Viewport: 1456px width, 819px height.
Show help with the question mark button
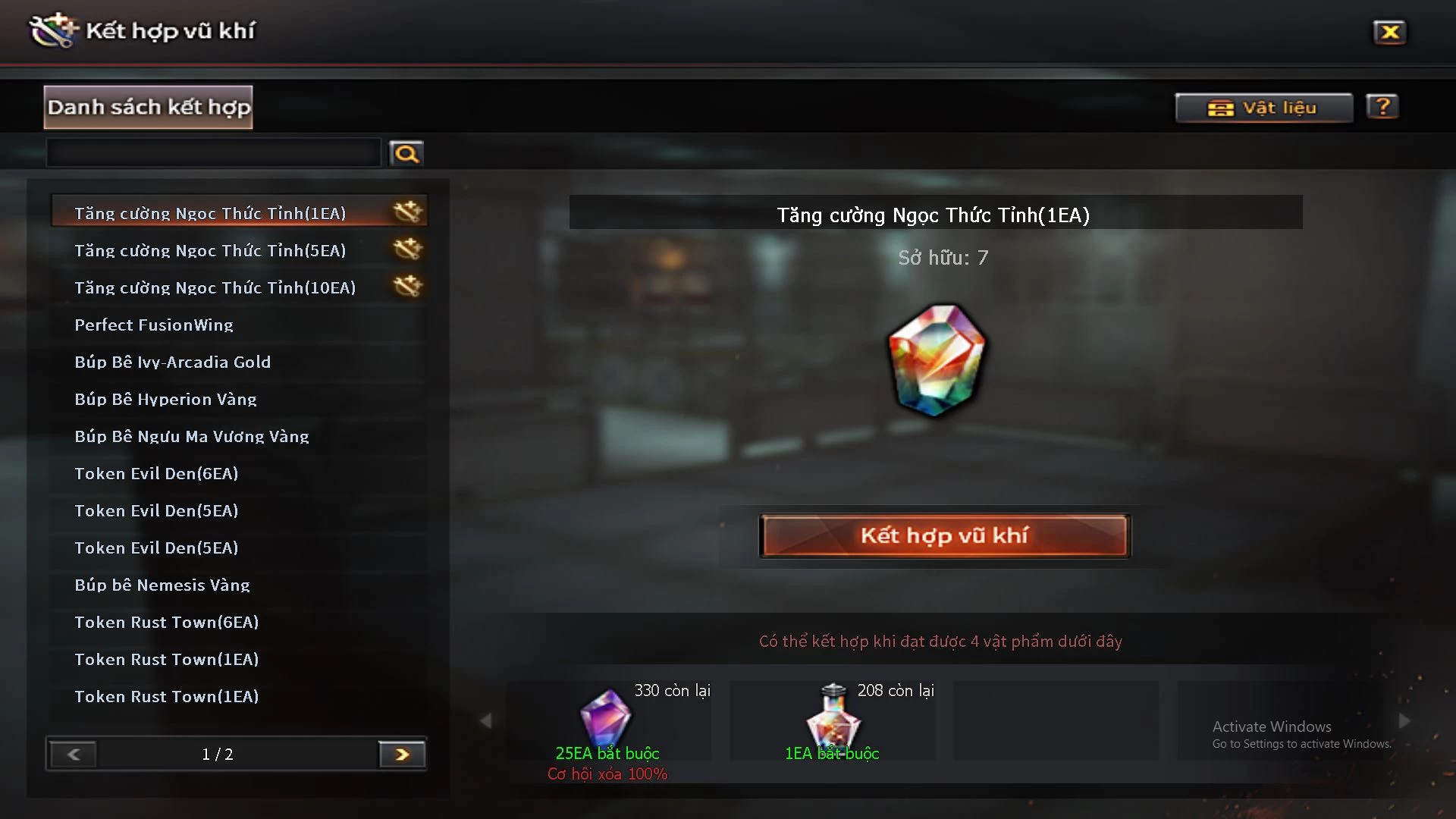tap(1382, 107)
